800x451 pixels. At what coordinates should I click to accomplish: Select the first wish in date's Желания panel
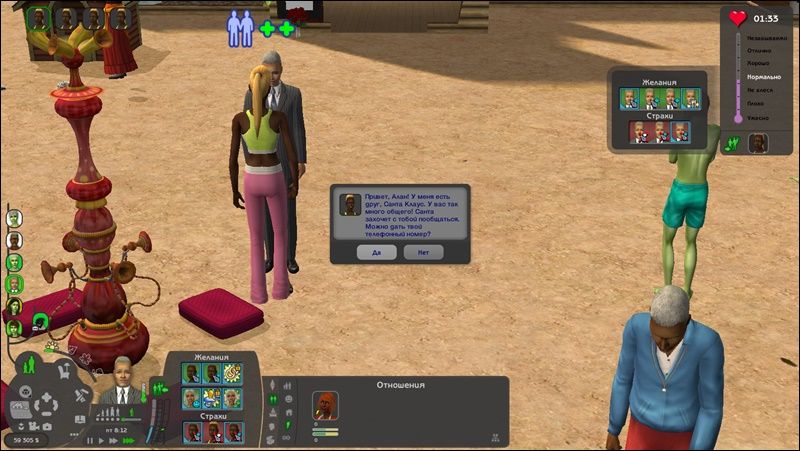click(x=629, y=98)
